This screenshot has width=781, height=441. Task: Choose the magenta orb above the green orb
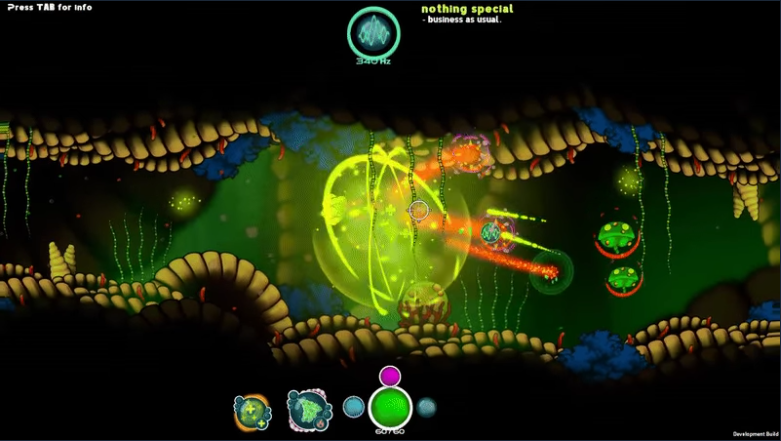(390, 376)
